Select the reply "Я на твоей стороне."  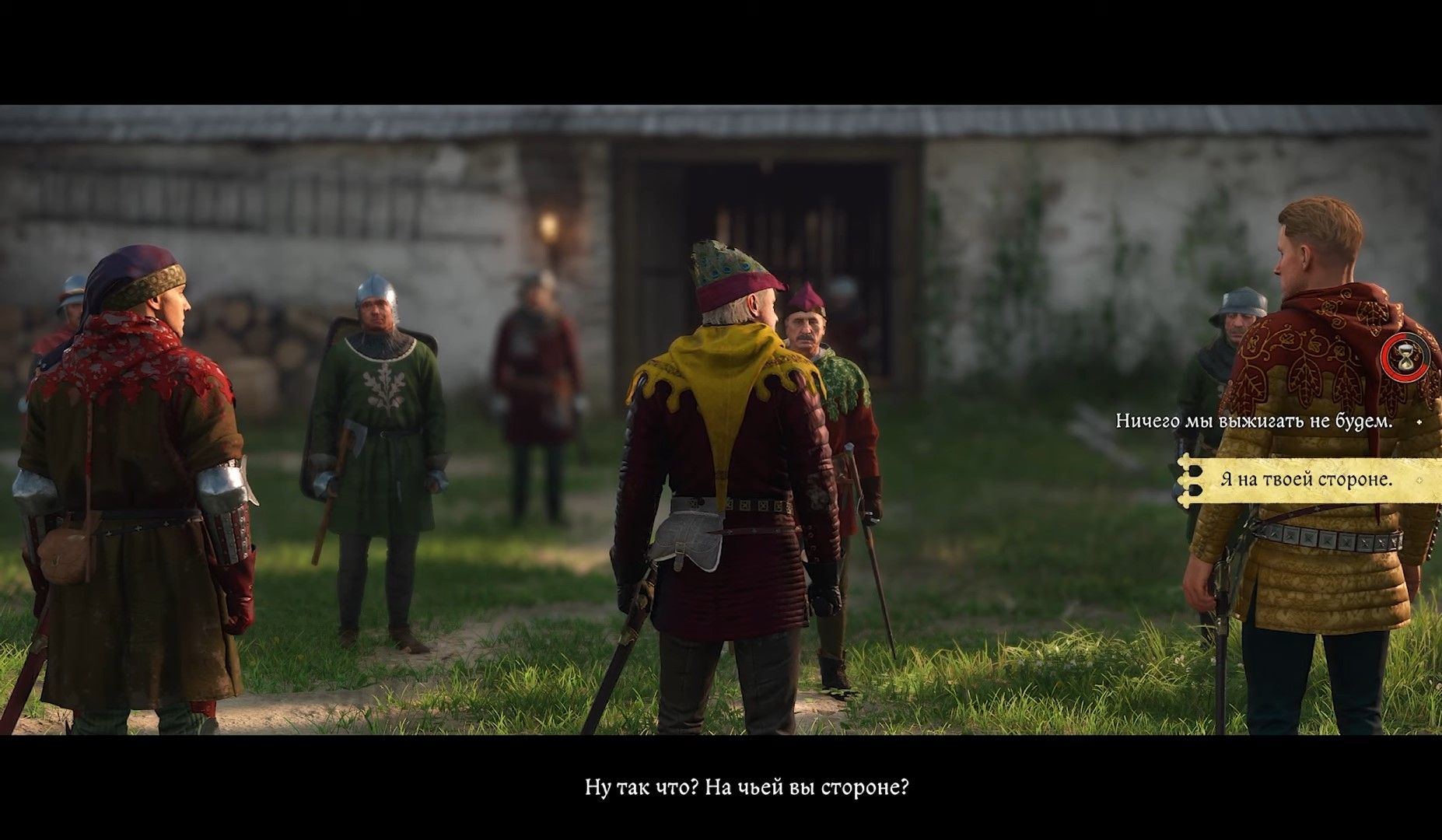tap(1306, 480)
